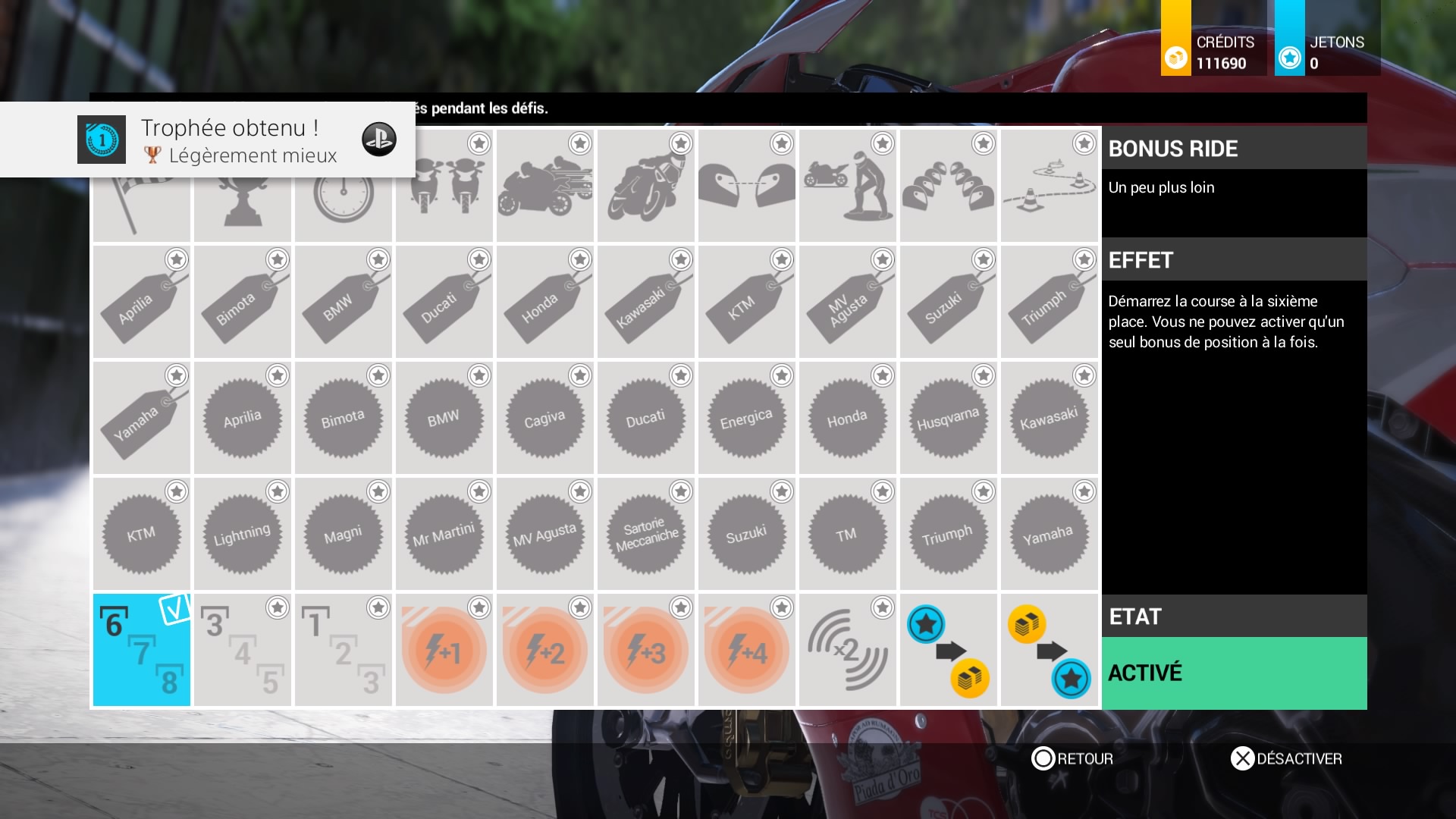Select the Aprilia price tag bonus tile
1456x819 pixels.
142,302
